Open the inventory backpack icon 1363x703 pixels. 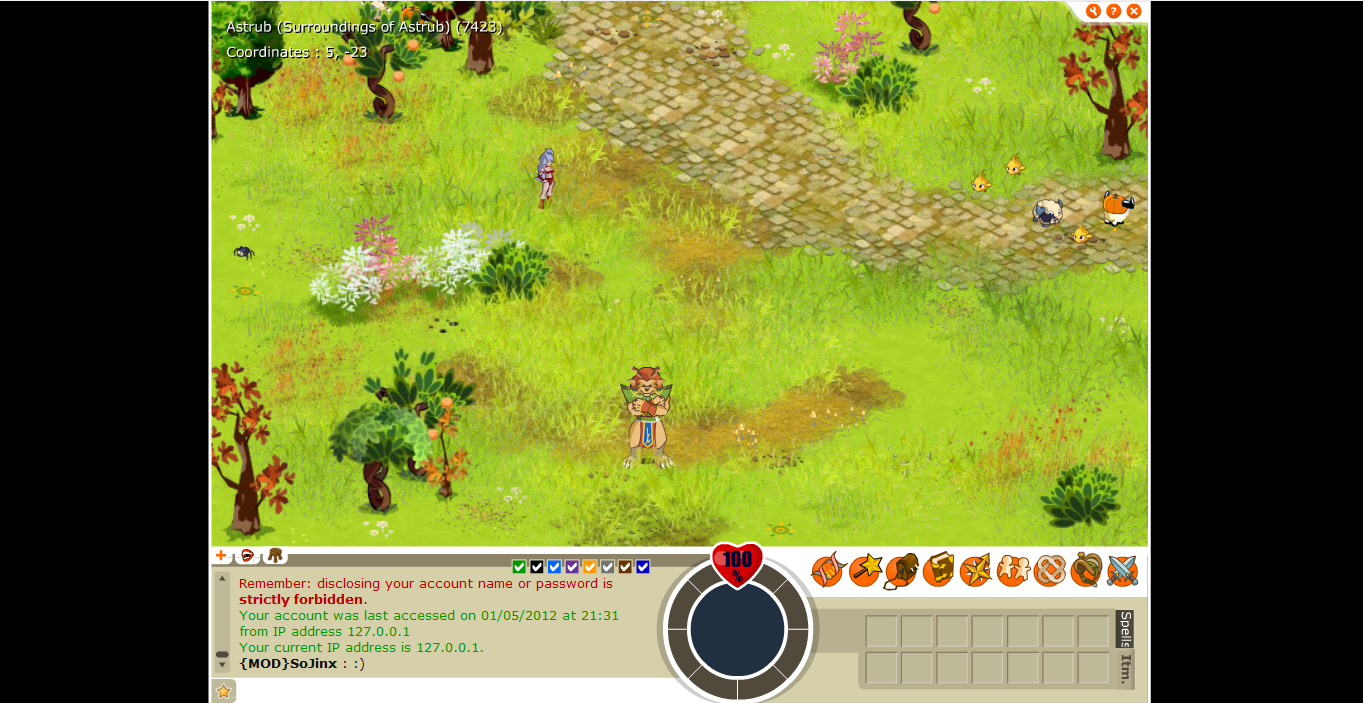901,571
